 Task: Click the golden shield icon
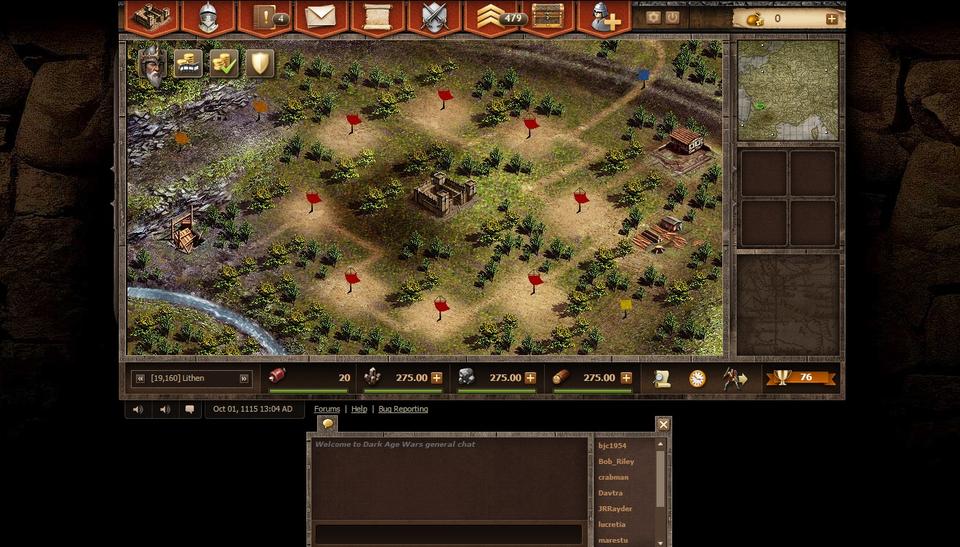(260, 63)
